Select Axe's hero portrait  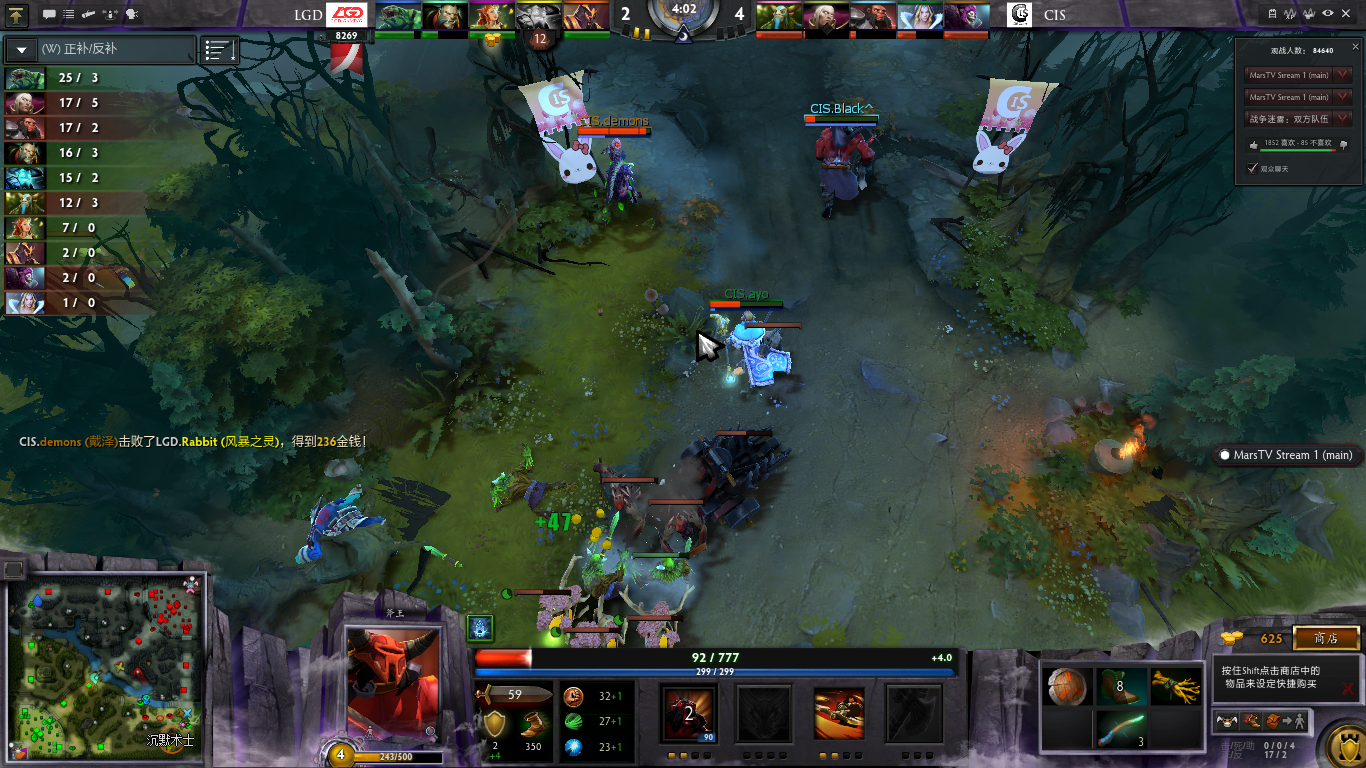tap(393, 683)
